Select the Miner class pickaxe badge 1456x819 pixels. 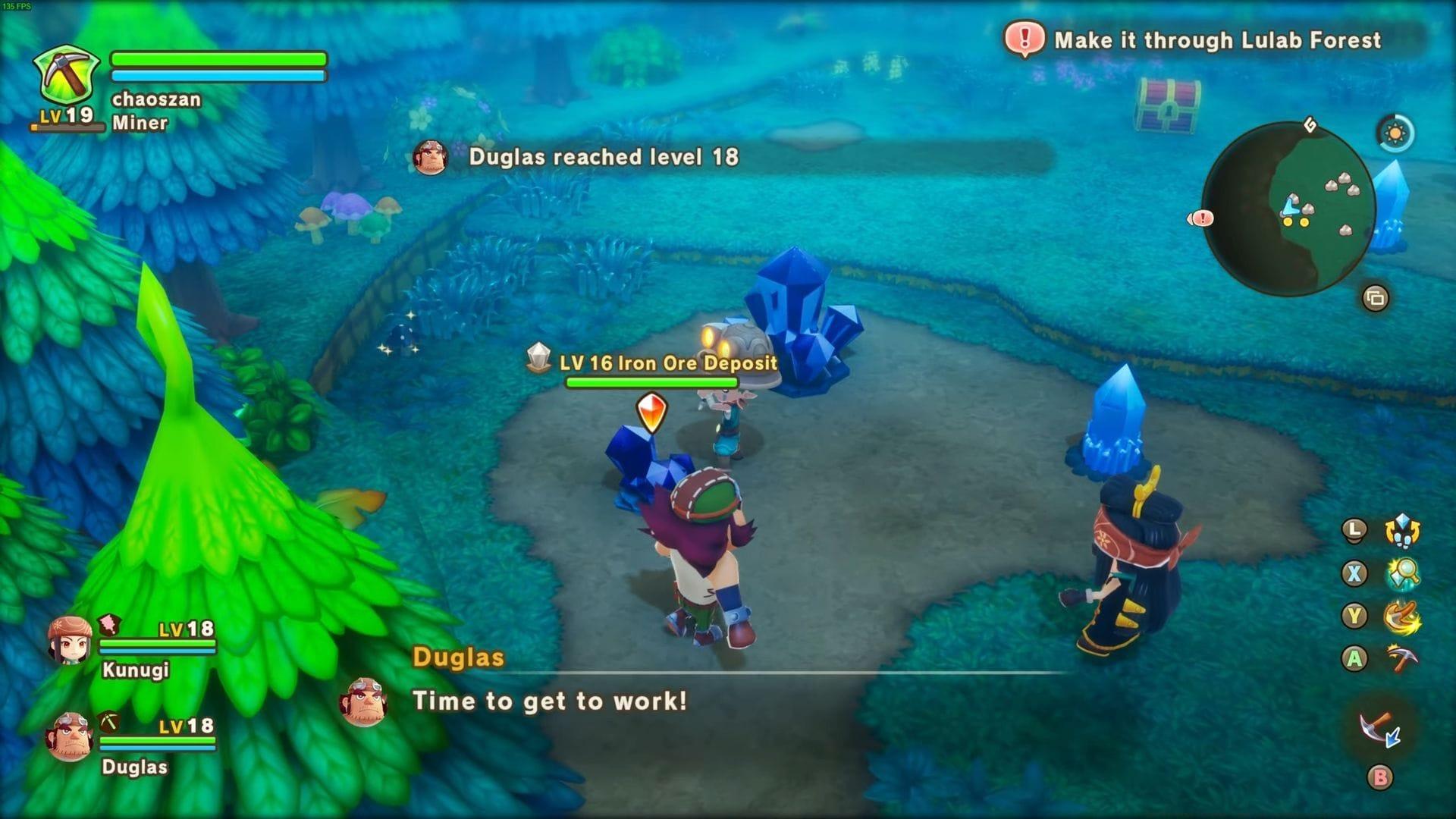[x=67, y=76]
